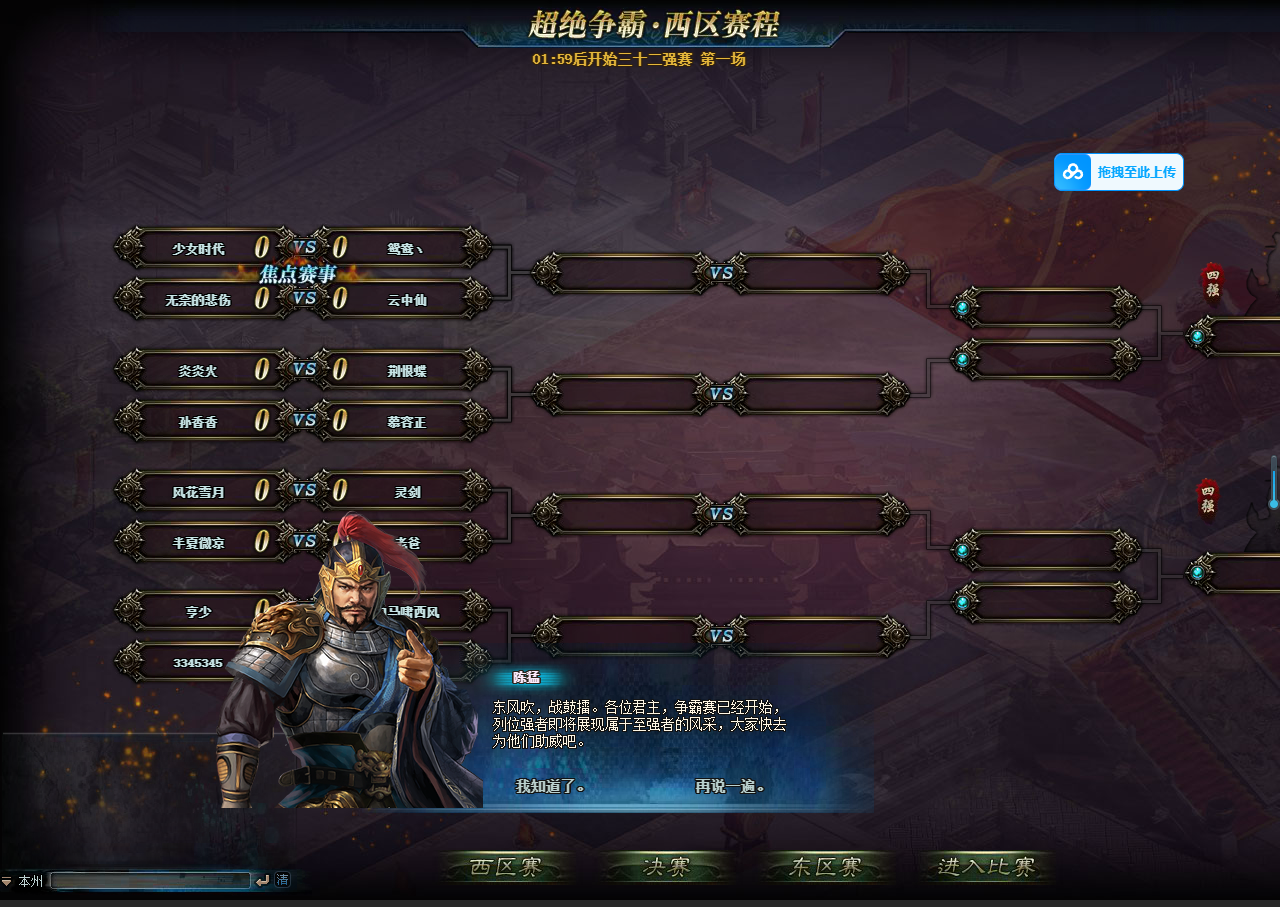
Task: Click the 慕容正 bracket slot
Action: pyautogui.click(x=407, y=422)
